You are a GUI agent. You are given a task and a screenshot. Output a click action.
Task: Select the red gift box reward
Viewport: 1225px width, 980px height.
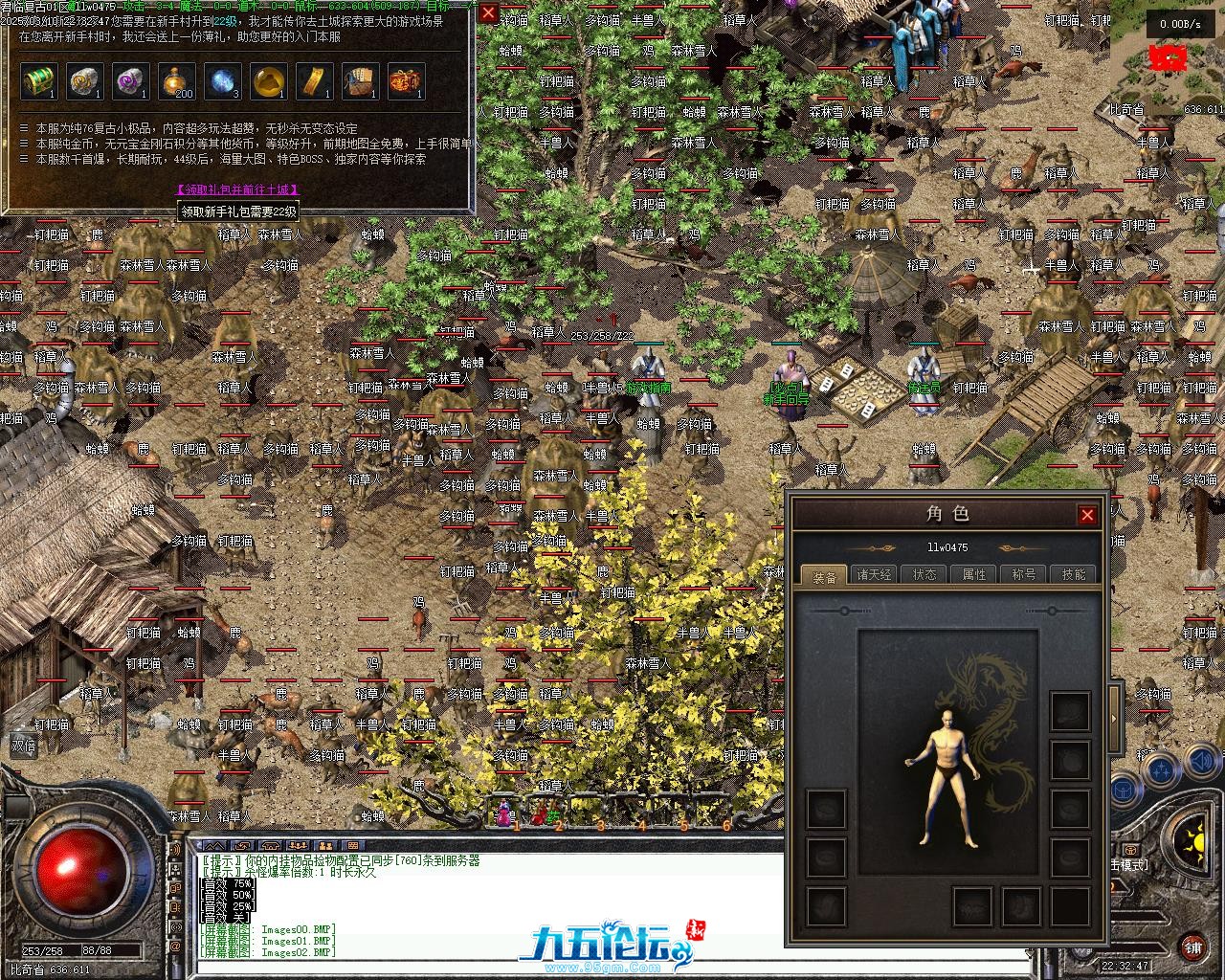pos(407,82)
